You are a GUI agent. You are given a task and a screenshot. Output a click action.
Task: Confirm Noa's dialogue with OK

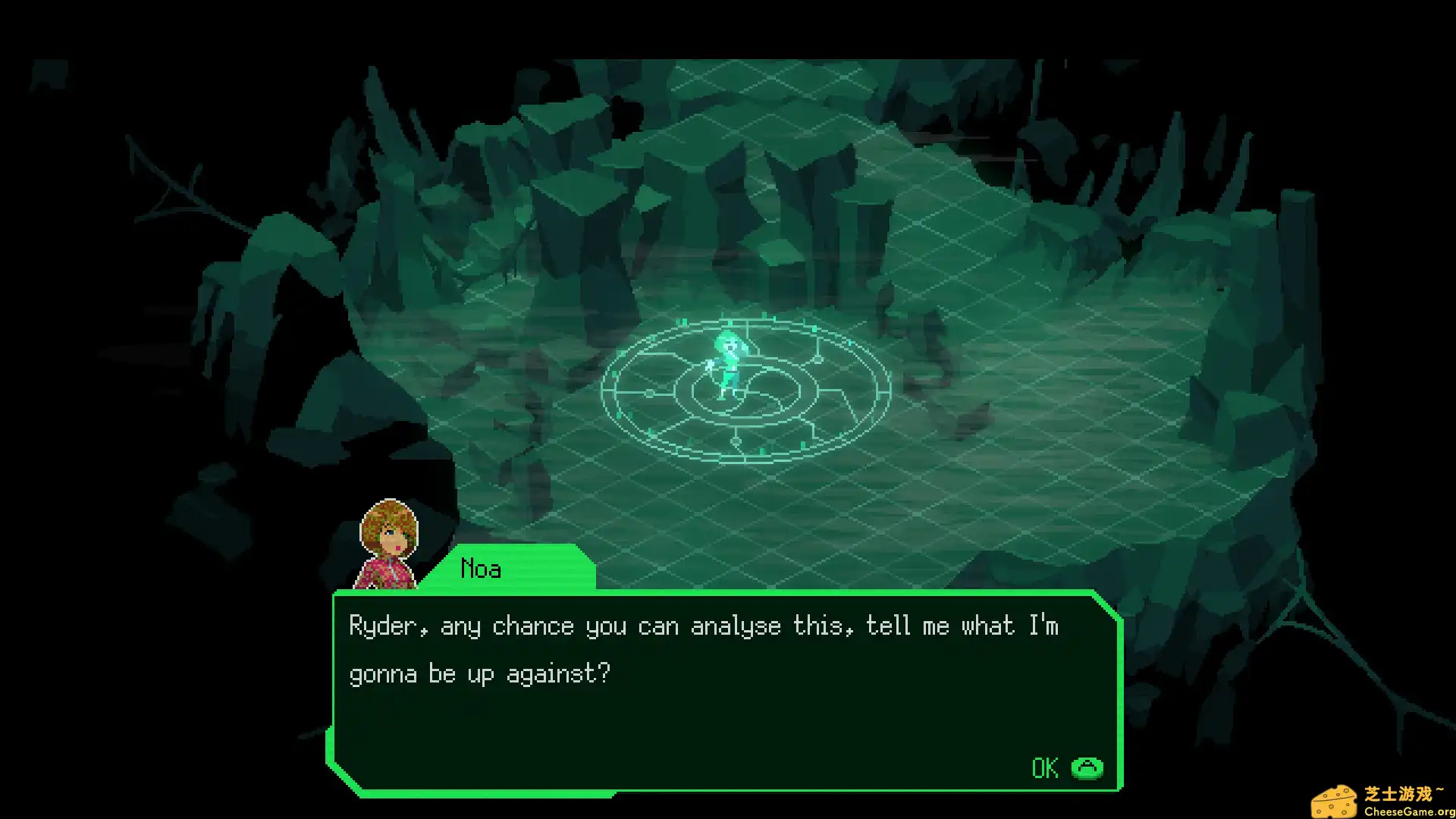(1065, 768)
